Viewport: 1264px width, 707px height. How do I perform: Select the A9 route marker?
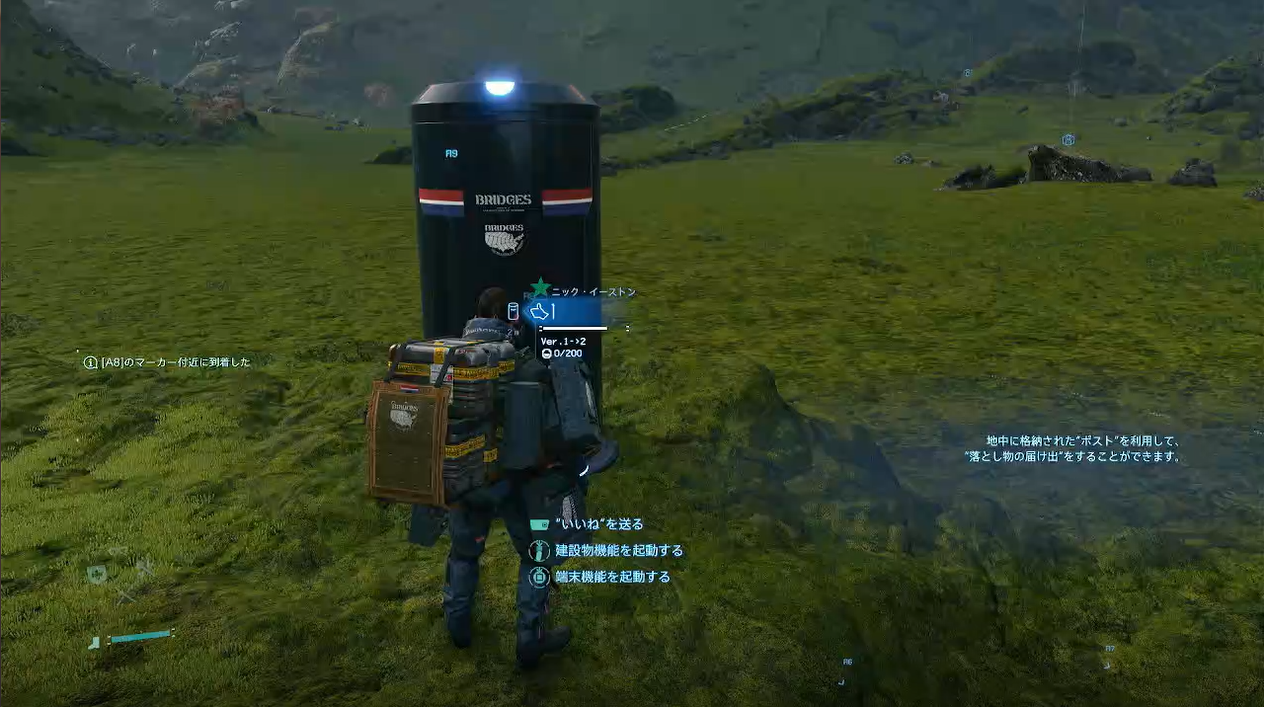(x=451, y=154)
